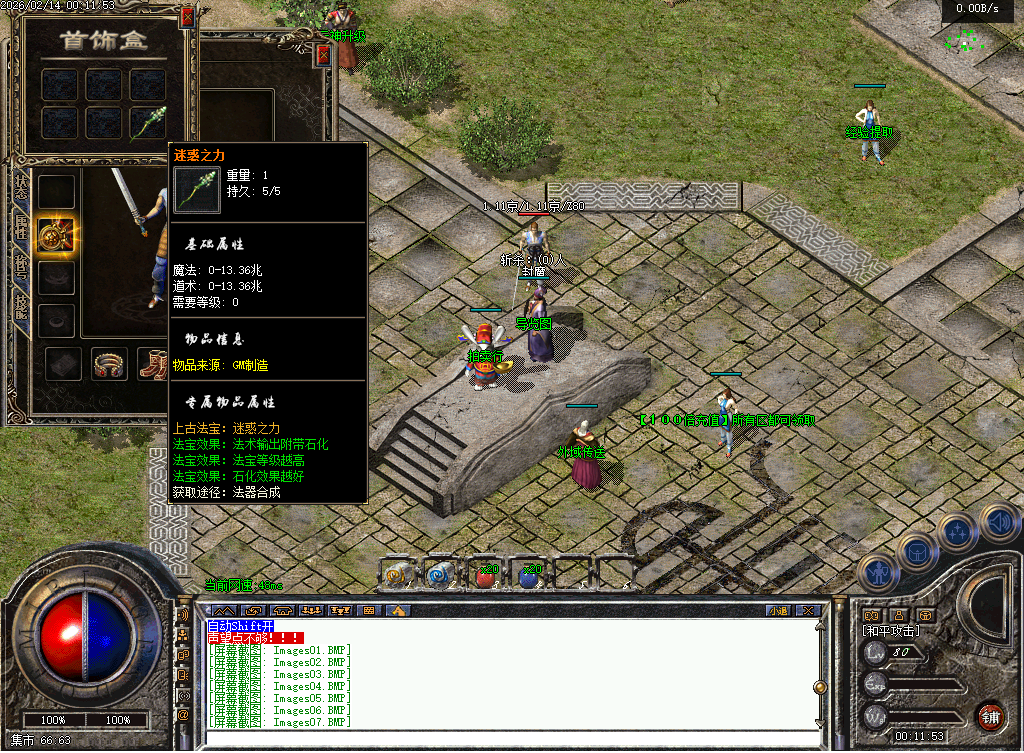Open the skills menu with the stars button

[x=957, y=531]
